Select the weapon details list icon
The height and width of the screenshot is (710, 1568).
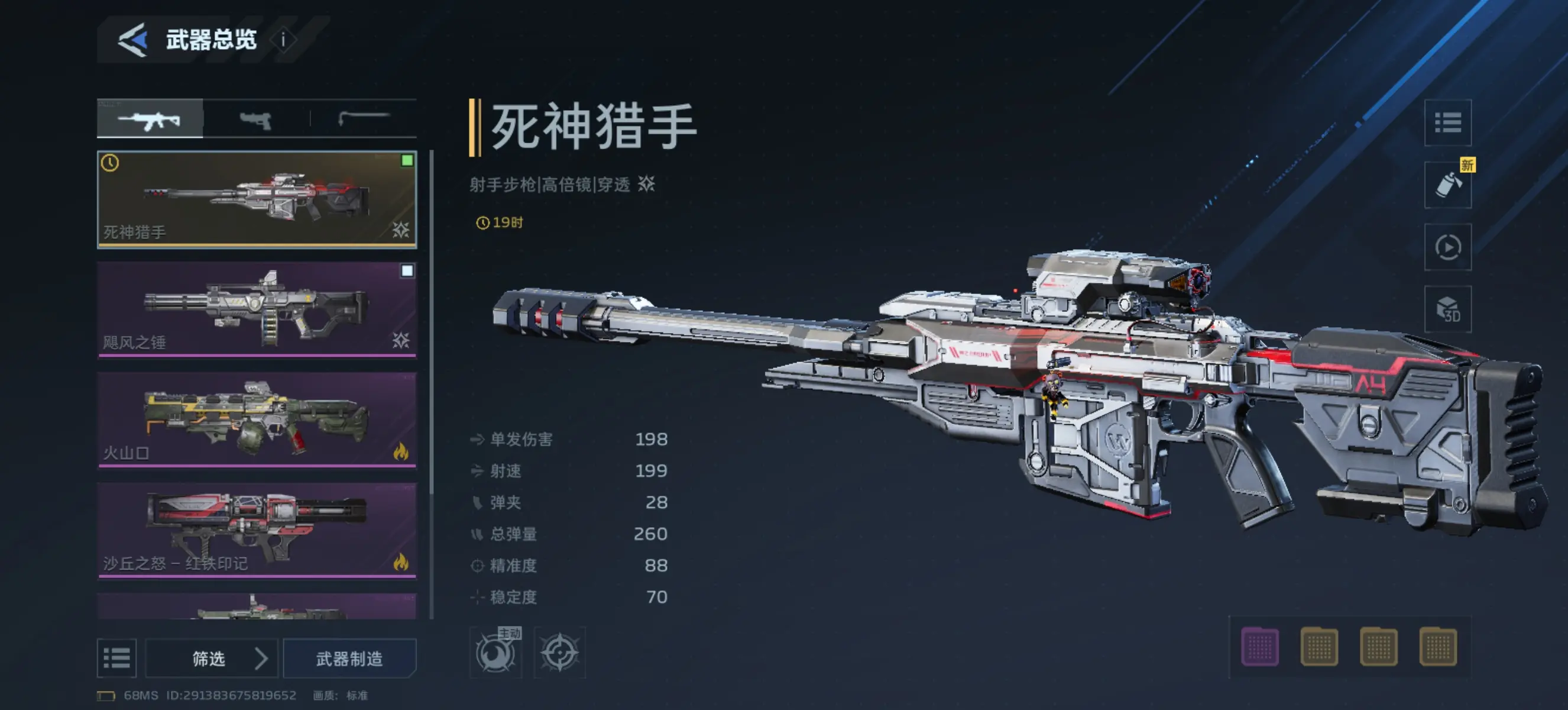pyautogui.click(x=1449, y=122)
